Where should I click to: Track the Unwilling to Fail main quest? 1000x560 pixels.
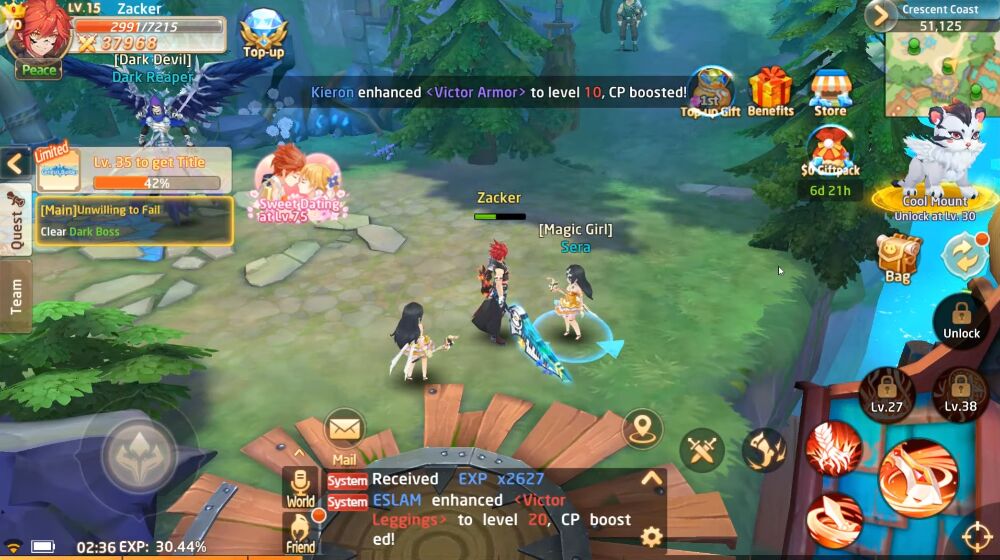point(134,220)
